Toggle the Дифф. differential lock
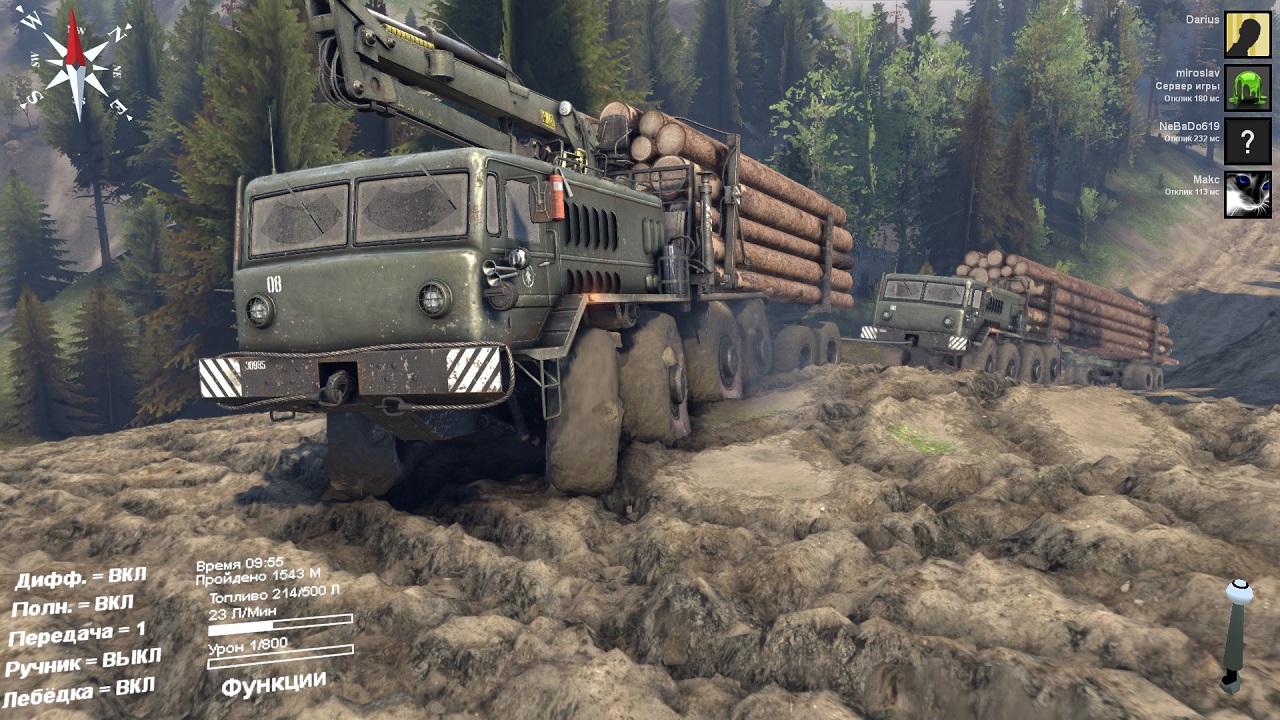Viewport: 1280px width, 720px height. (x=81, y=580)
